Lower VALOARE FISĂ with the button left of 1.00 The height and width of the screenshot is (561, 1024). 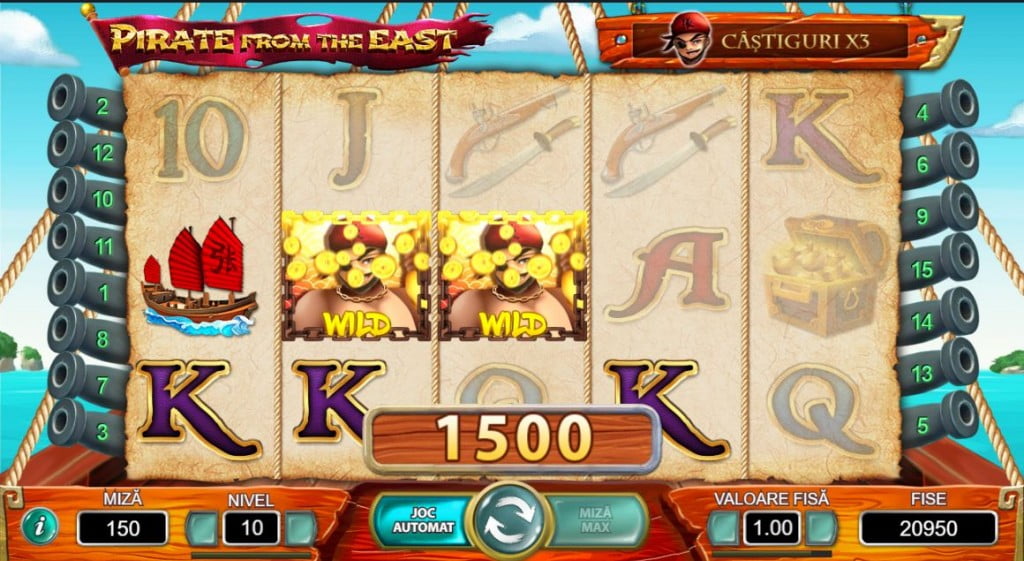723,528
